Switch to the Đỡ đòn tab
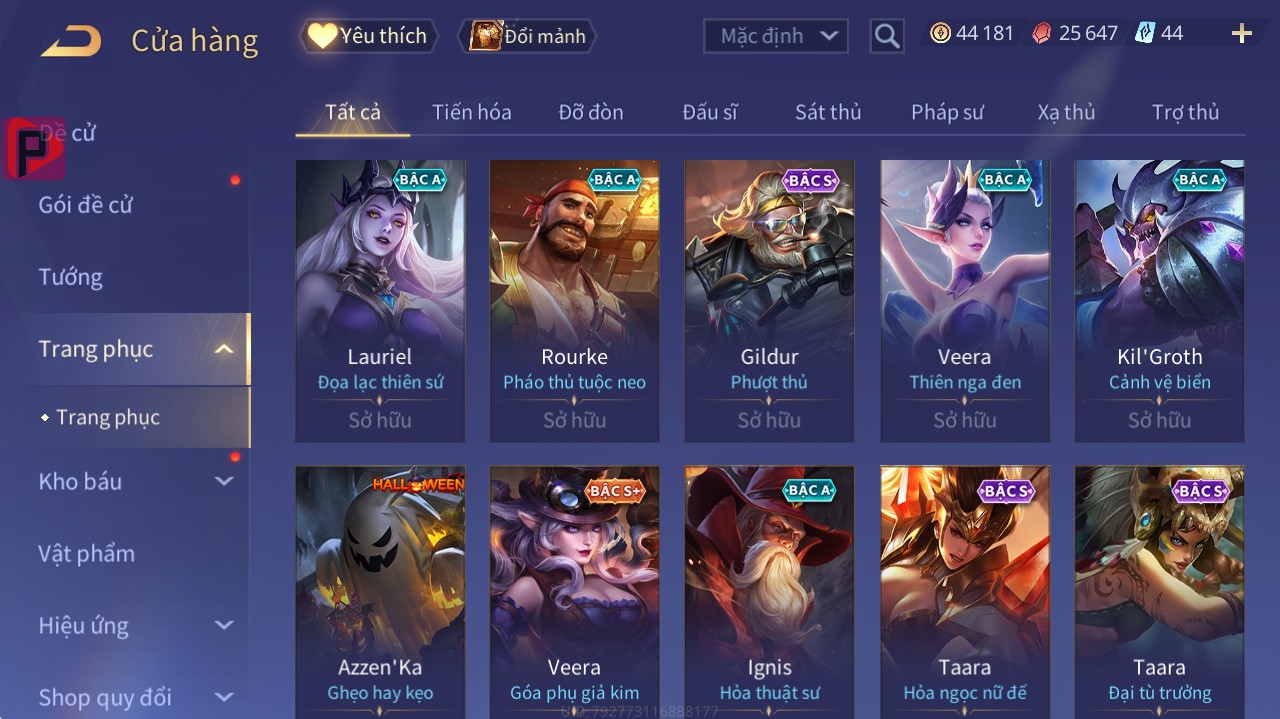Viewport: 1280px width, 719px height. coord(590,112)
